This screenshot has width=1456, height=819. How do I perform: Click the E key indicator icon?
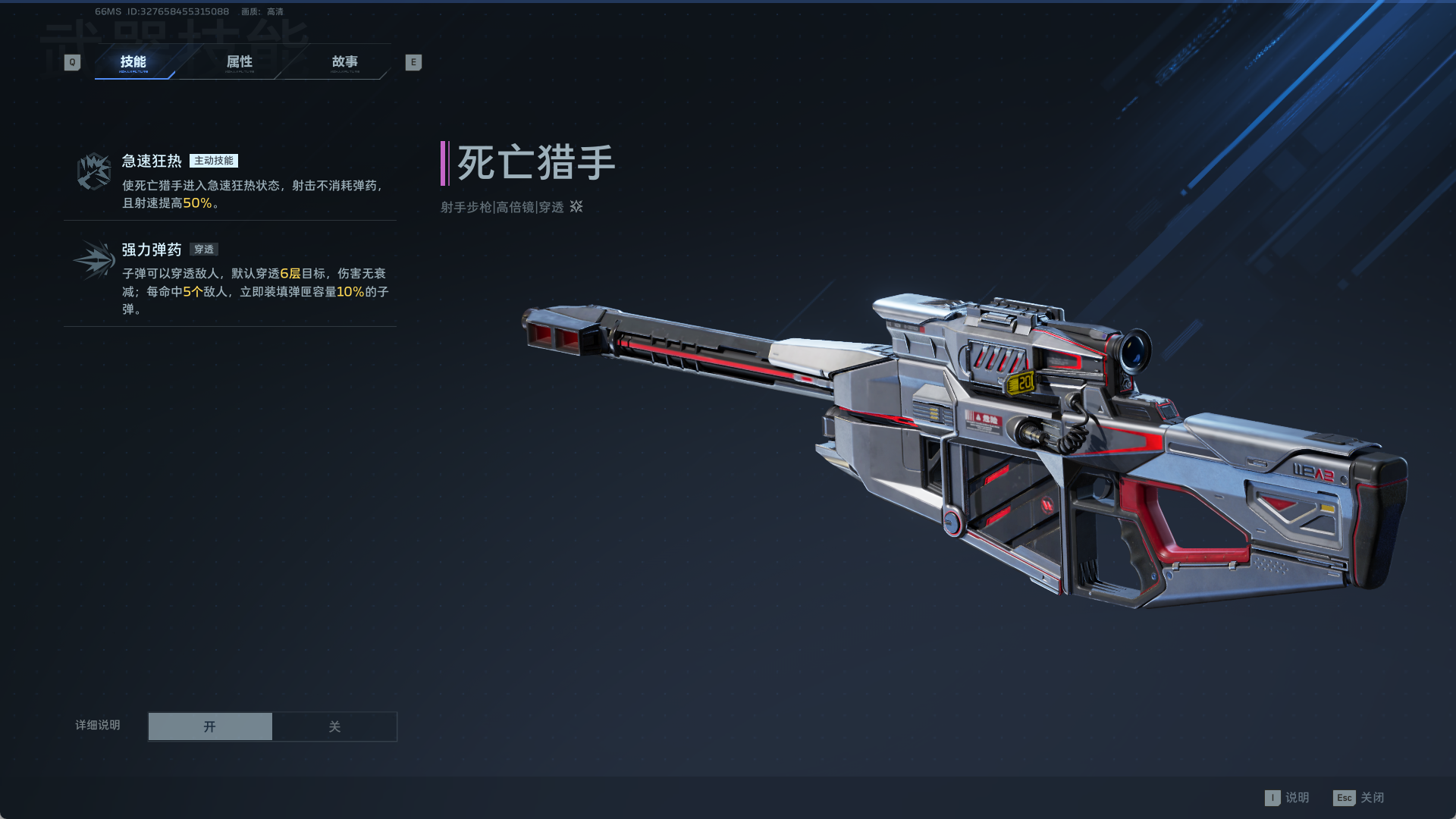413,61
